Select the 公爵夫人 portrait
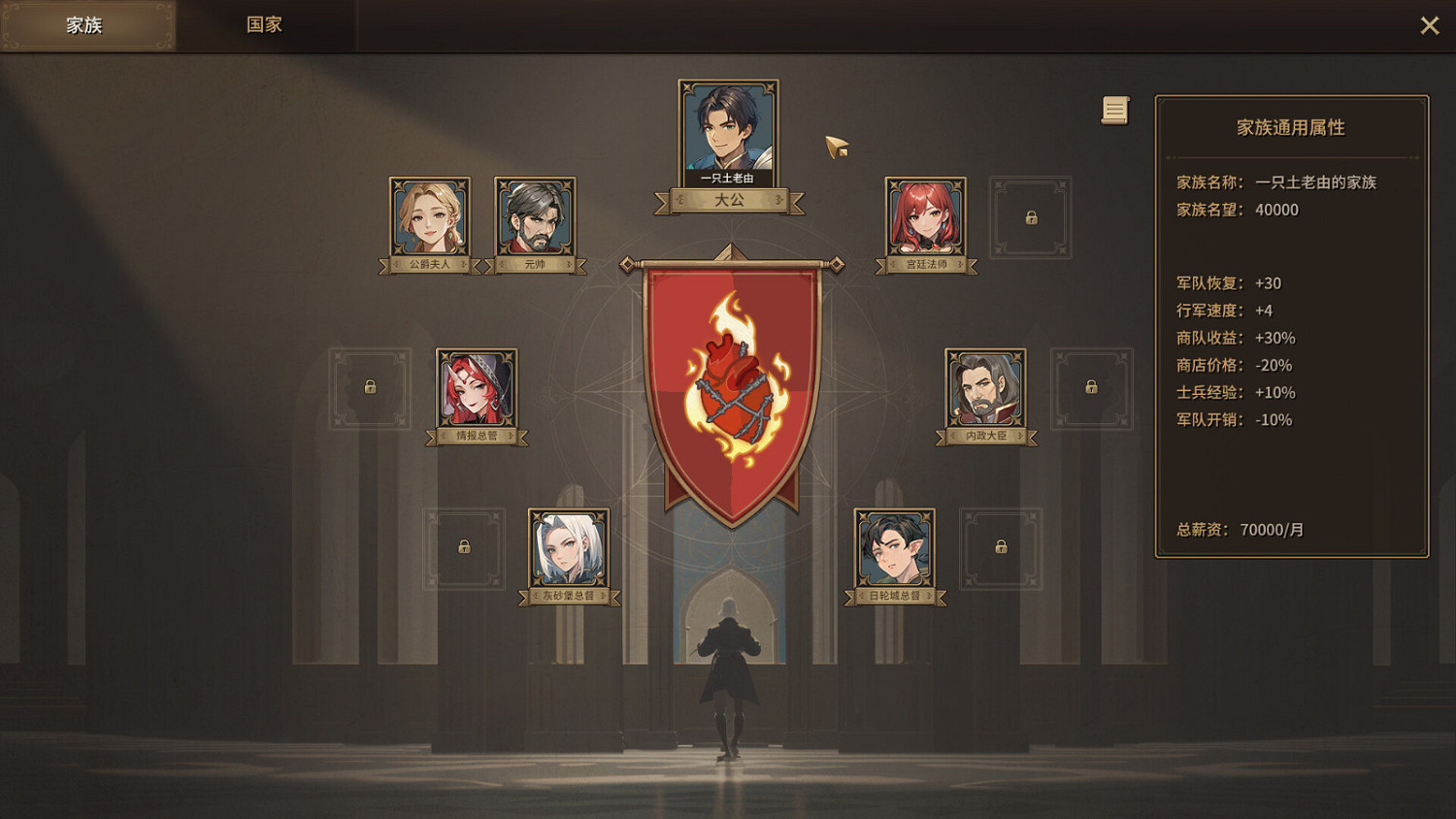Screen dimensions: 1456x819 click(430, 218)
